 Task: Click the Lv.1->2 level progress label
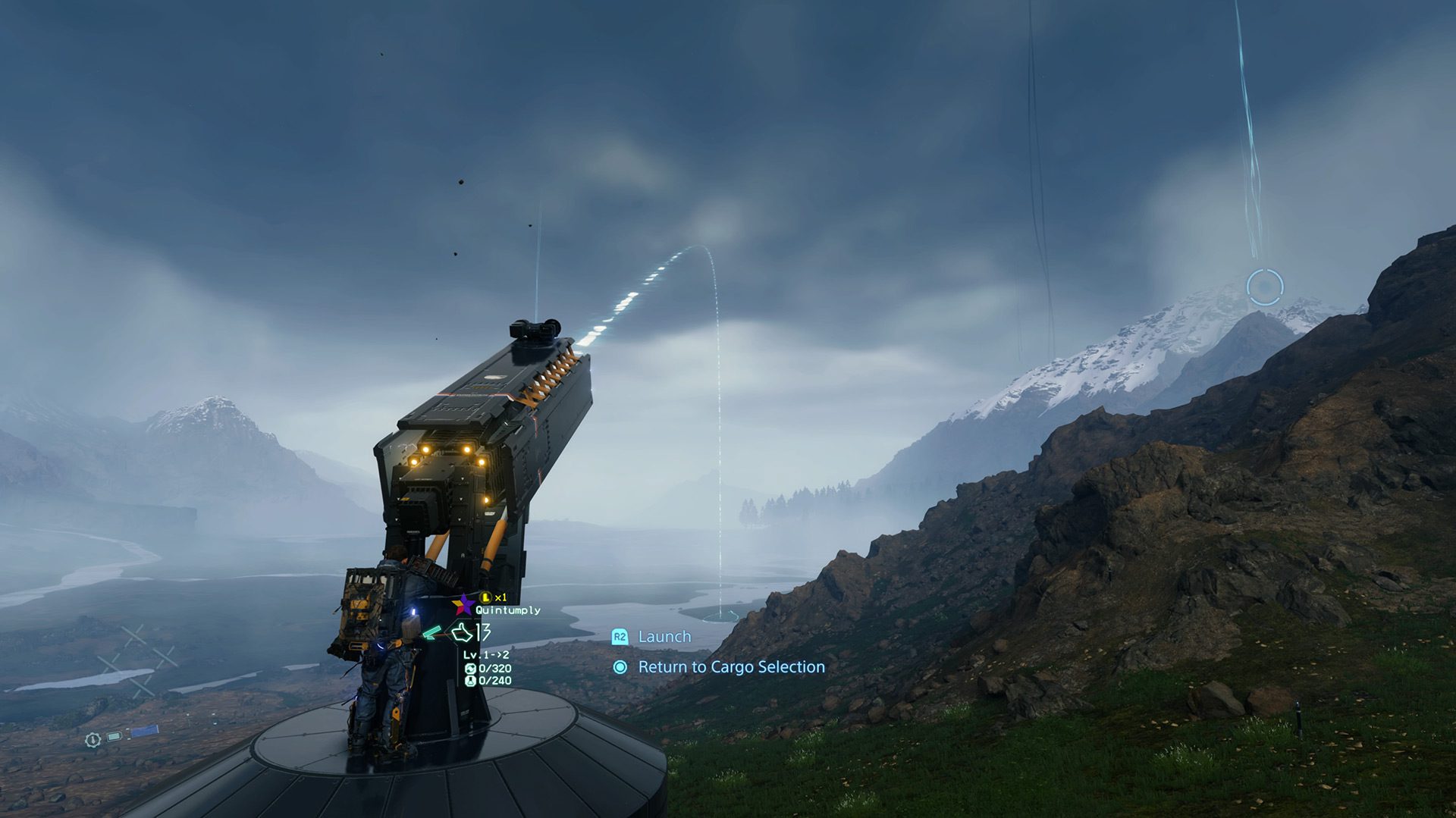click(x=485, y=655)
